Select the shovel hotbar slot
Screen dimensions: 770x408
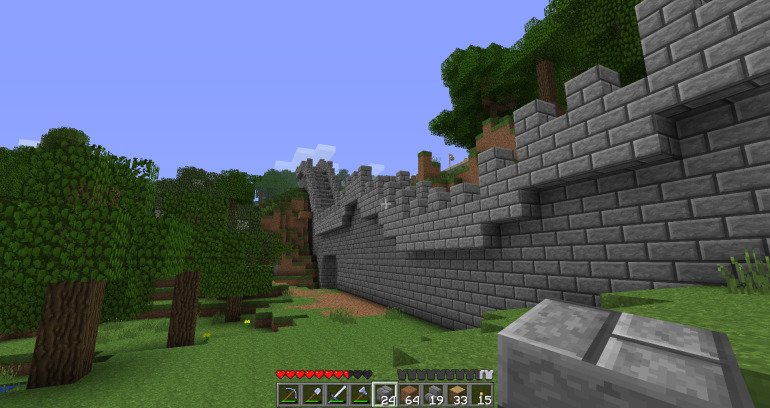pyautogui.click(x=312, y=394)
